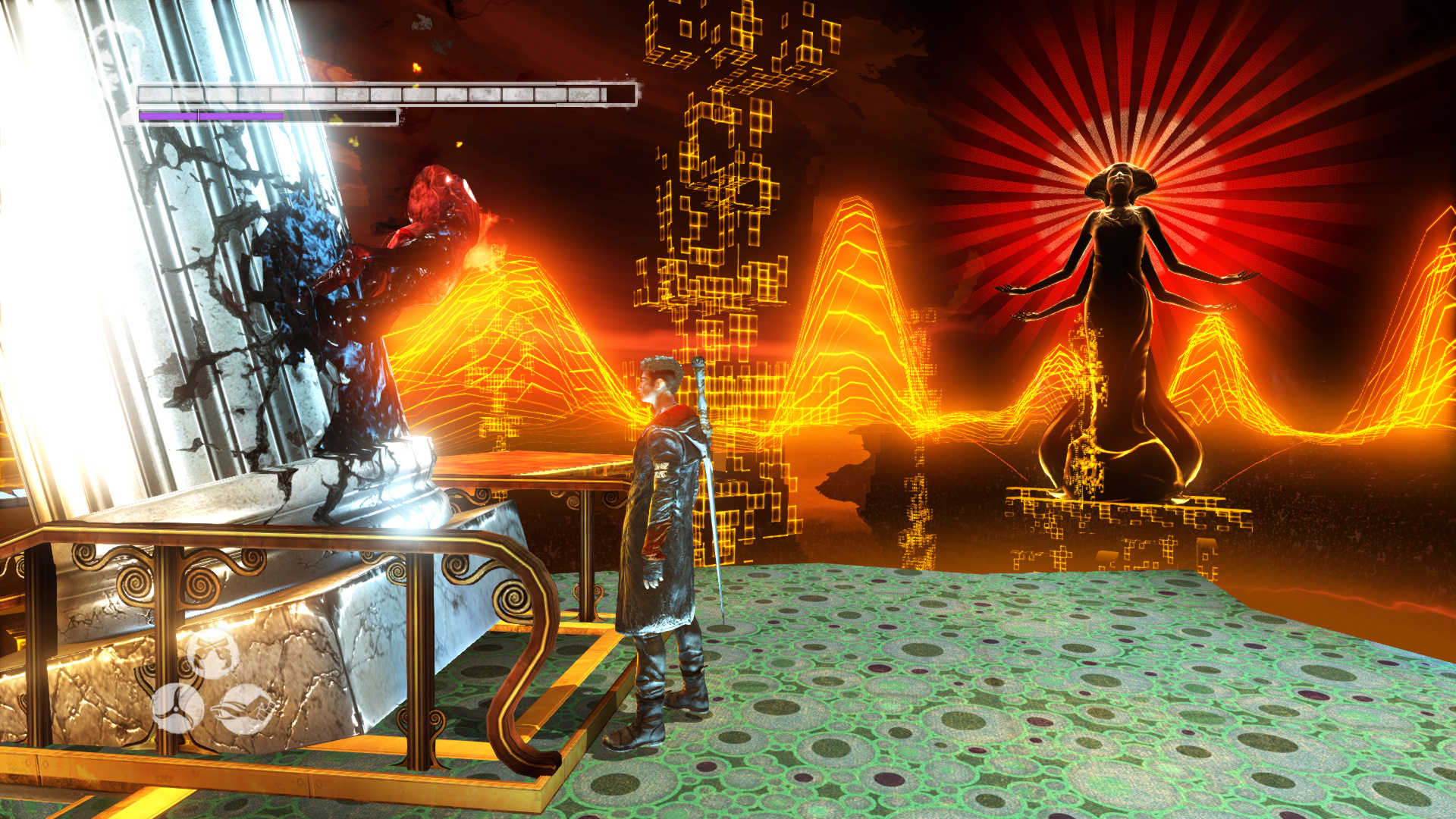The width and height of the screenshot is (1456, 819).
Task: Activate the flaming fist Eryx icon
Action: click(245, 710)
